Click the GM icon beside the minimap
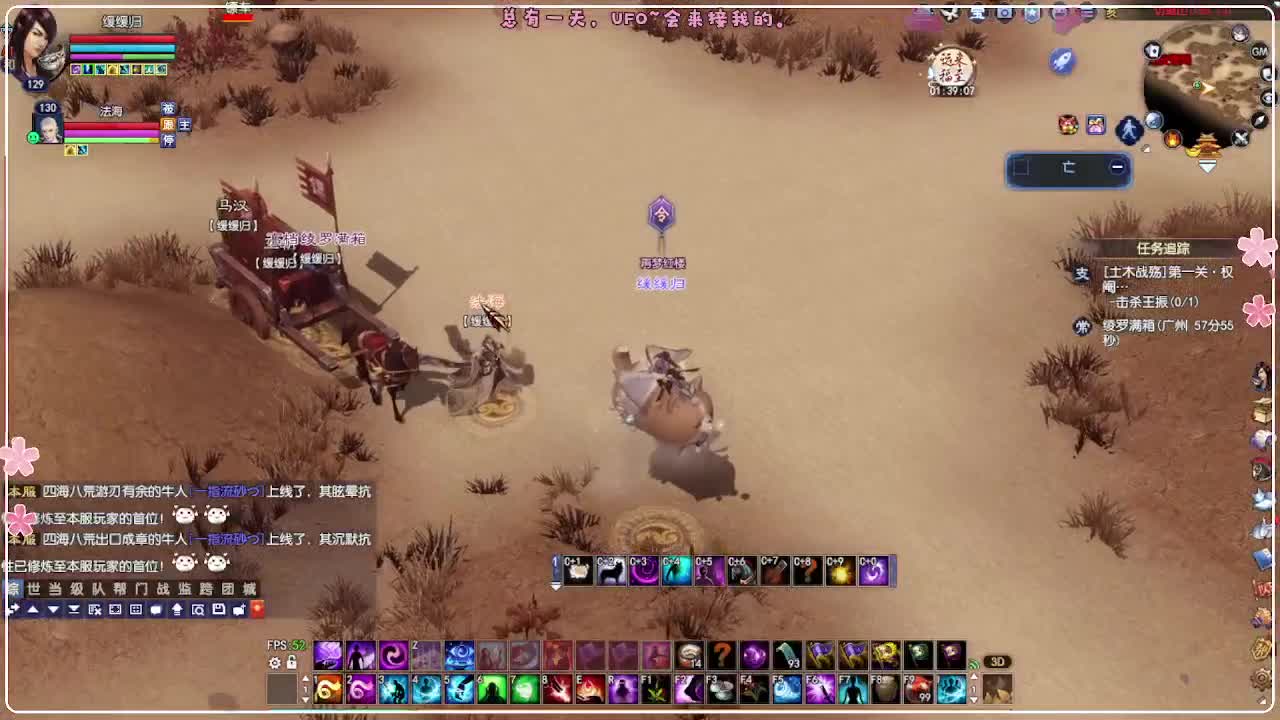Viewport: 1280px width, 720px height. coord(1258,52)
